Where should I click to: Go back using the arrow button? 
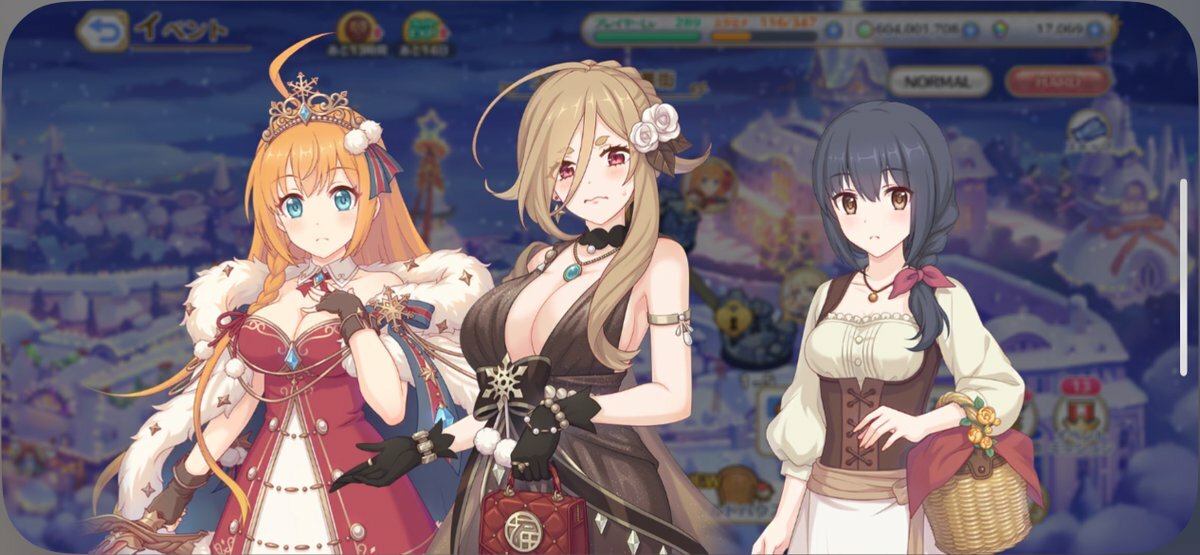[x=103, y=30]
